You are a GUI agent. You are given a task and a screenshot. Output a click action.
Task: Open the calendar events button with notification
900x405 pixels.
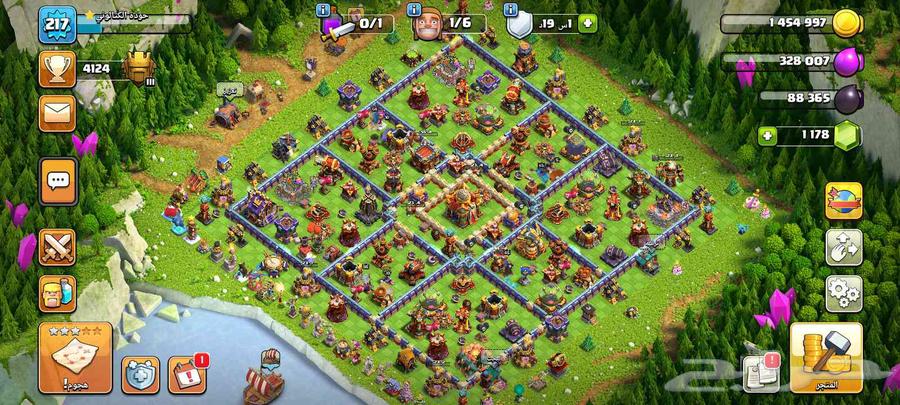[x=187, y=374]
